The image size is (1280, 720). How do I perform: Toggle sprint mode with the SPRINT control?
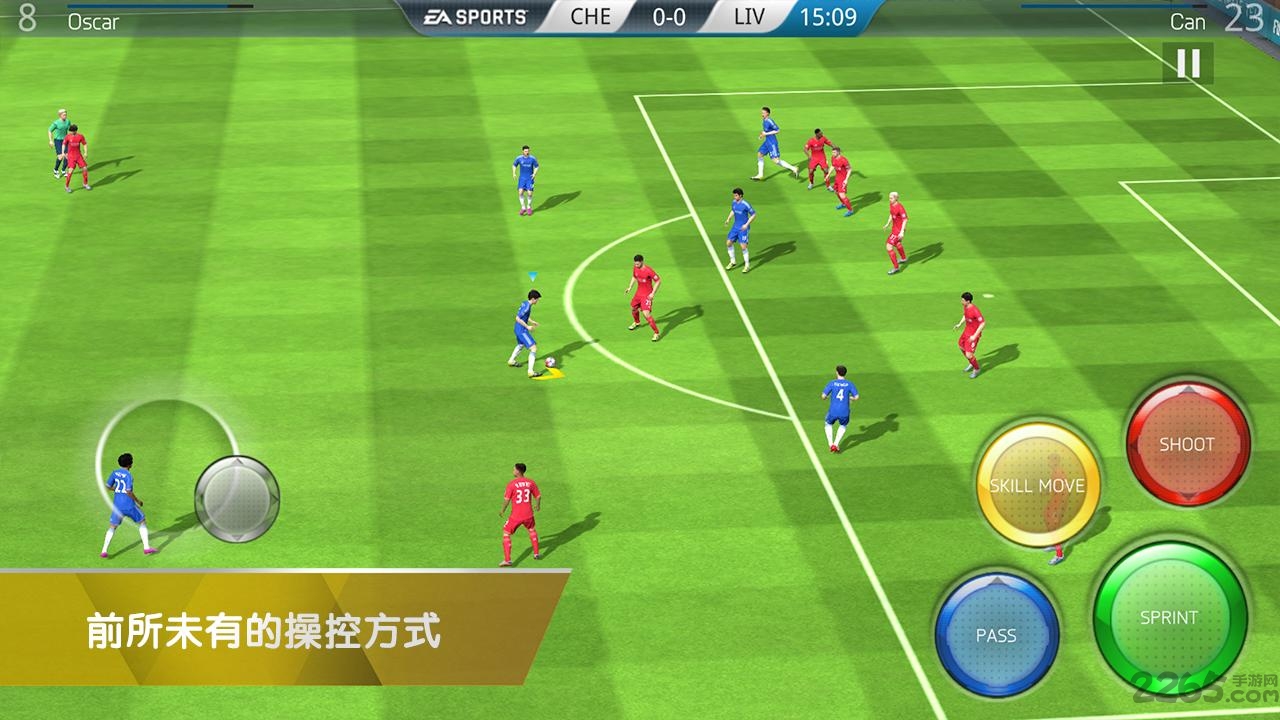(1172, 618)
